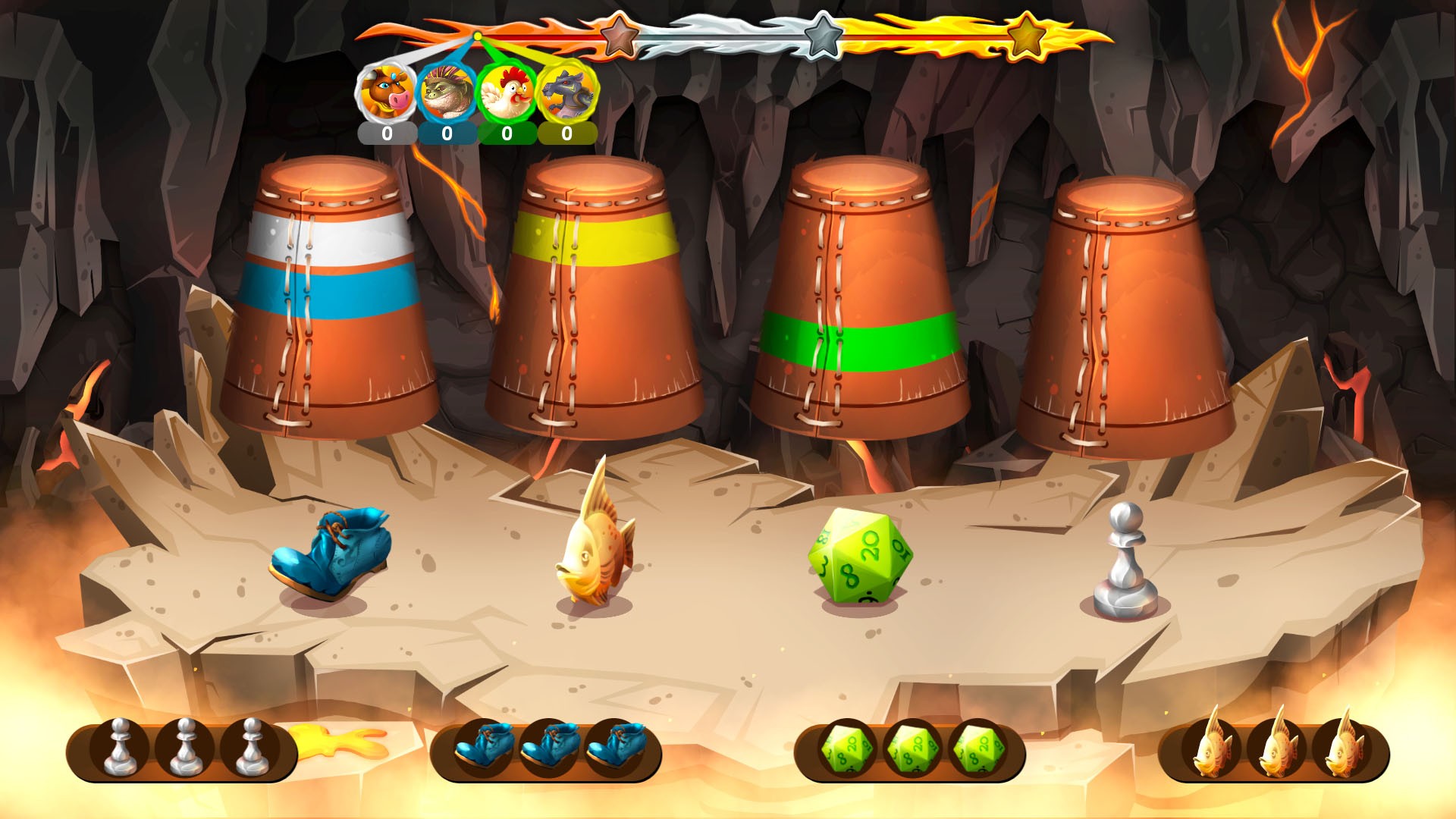Check the bull player's score of zero
The image size is (1456, 819).
pyautogui.click(x=388, y=135)
